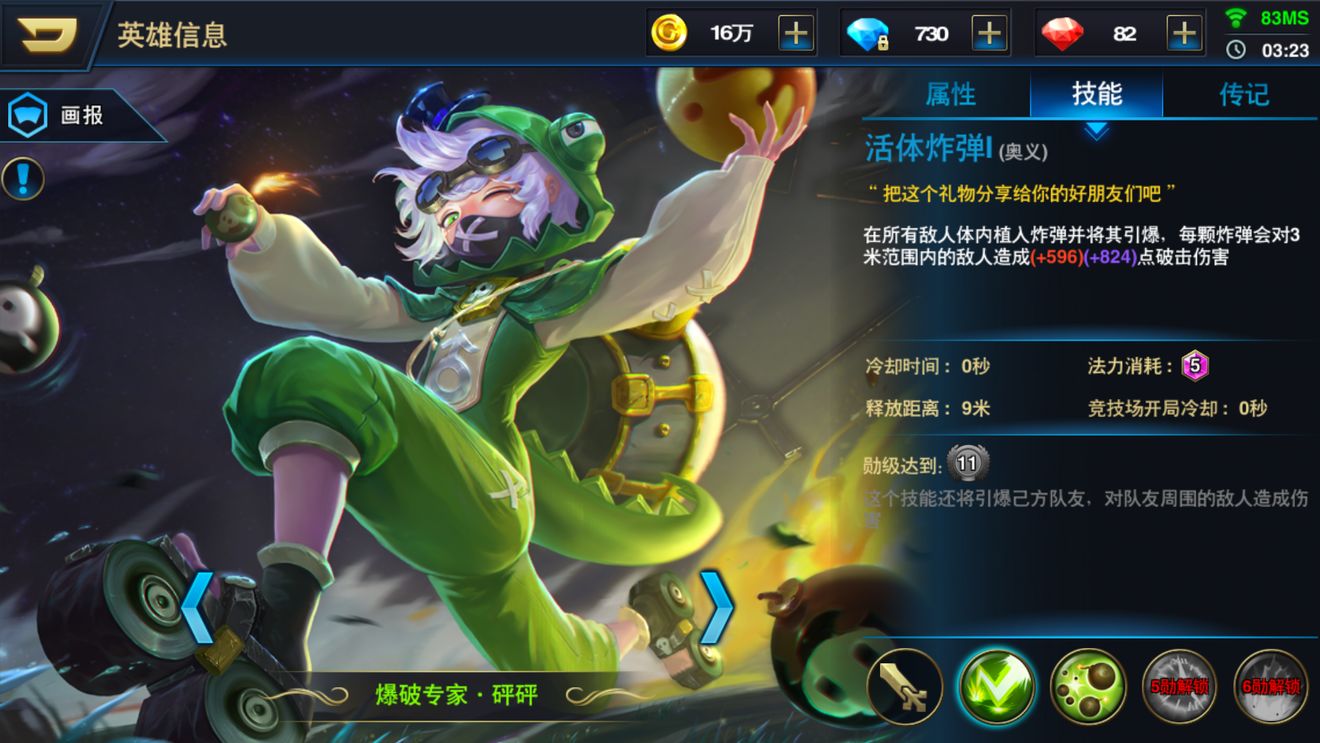Viewport: 1320px width, 743px height.
Task: Select the 技能 skills tab
Action: [1095, 94]
